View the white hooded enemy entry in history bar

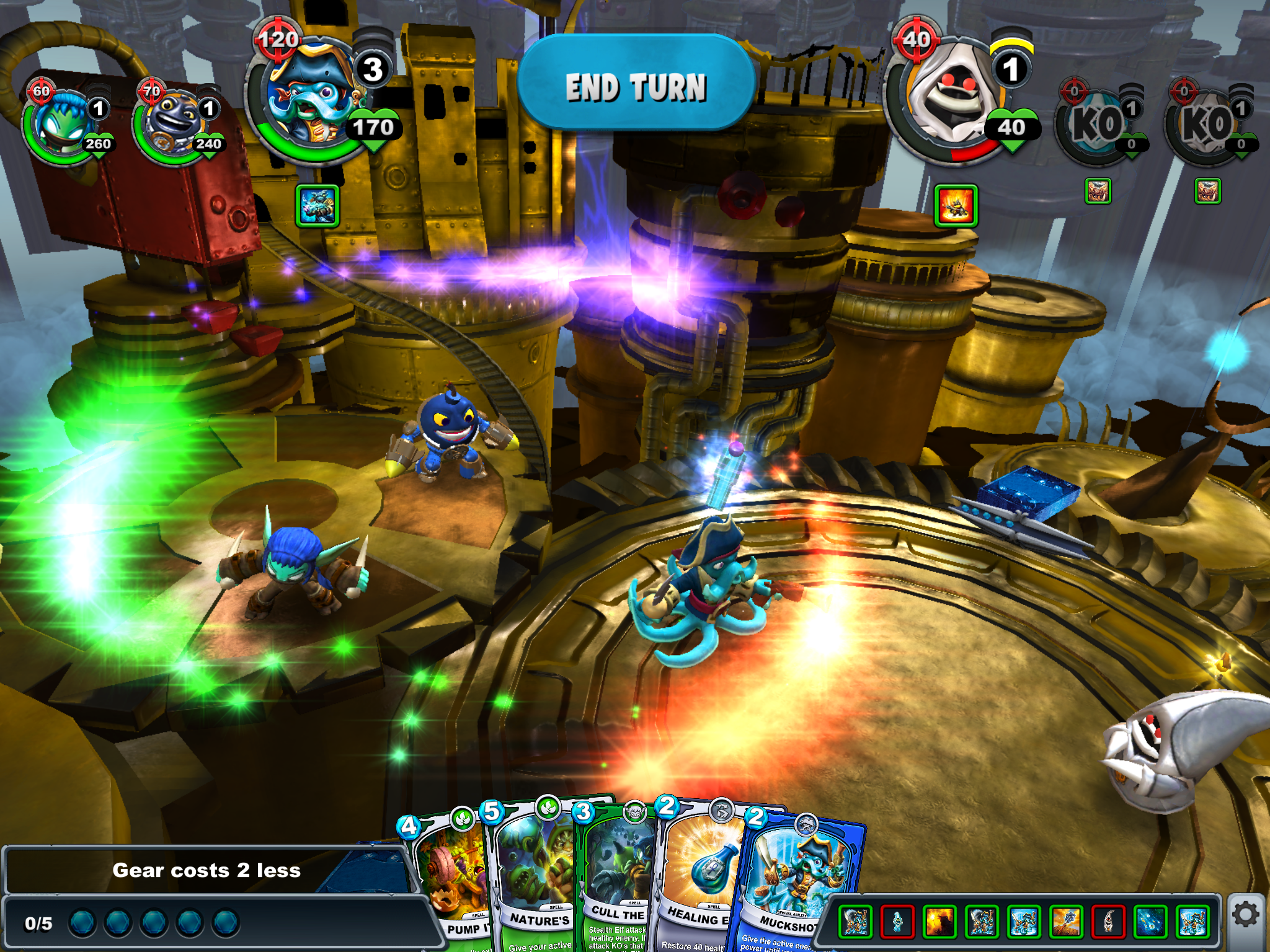pyautogui.click(x=1108, y=921)
